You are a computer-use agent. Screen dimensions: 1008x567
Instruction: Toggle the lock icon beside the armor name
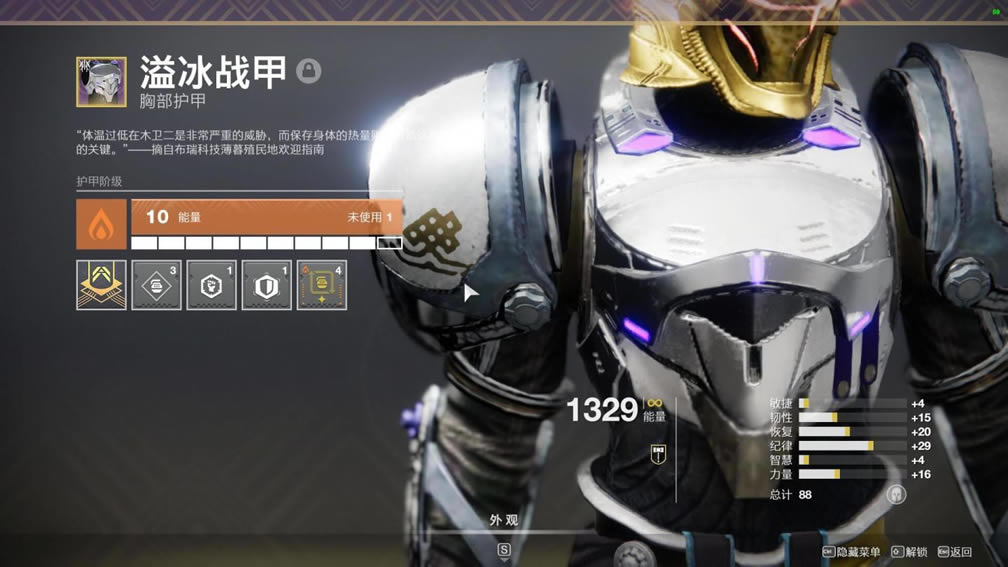tap(309, 71)
